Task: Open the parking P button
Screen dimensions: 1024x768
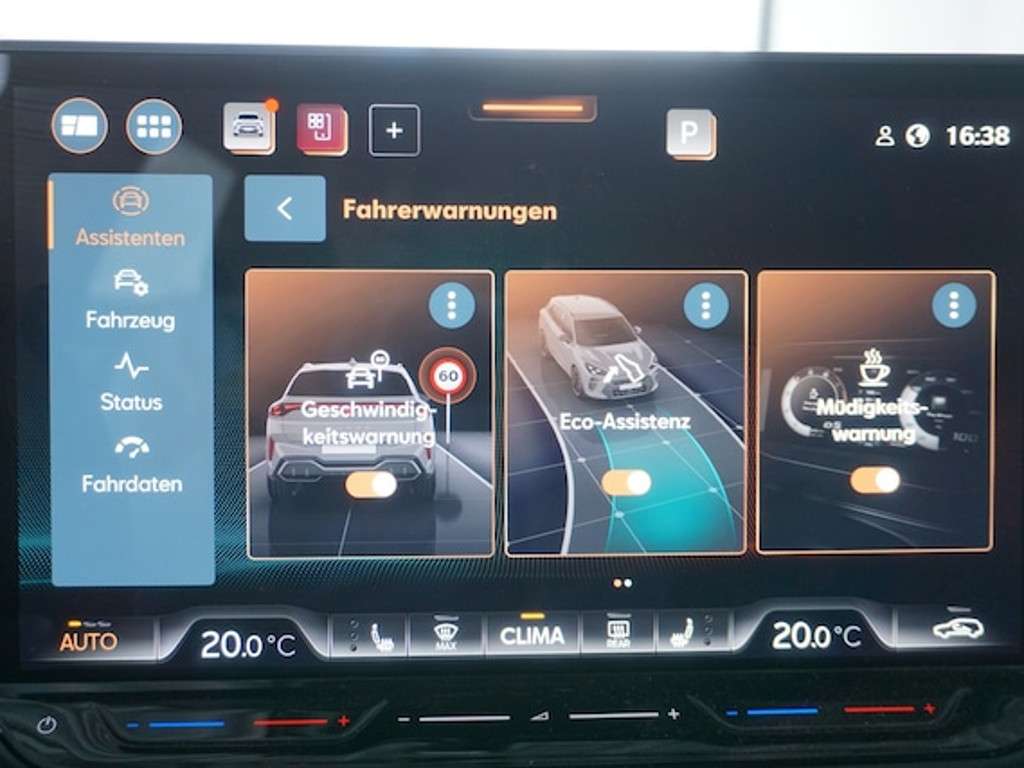Action: [x=690, y=133]
